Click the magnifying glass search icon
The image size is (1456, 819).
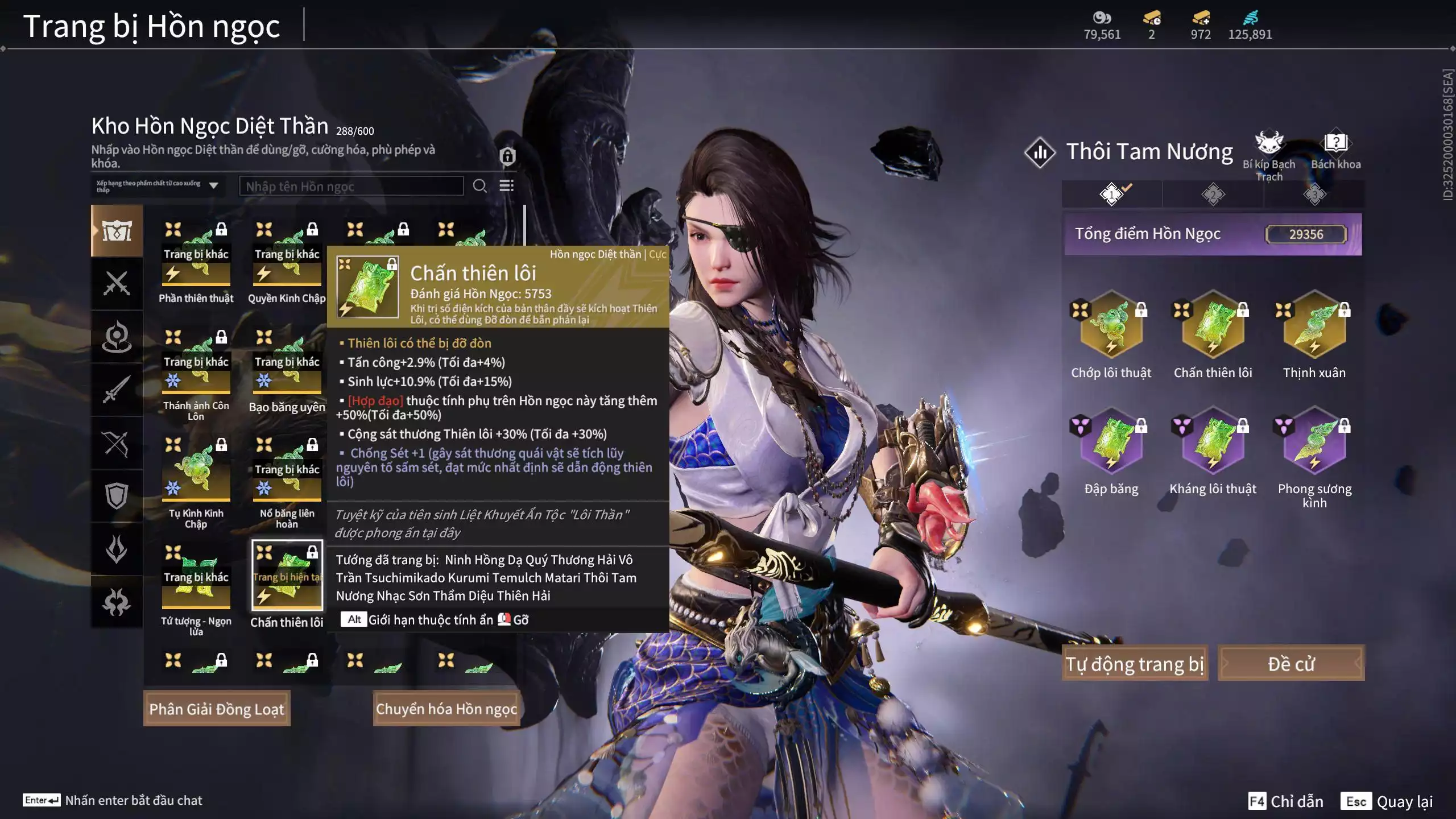click(x=479, y=186)
